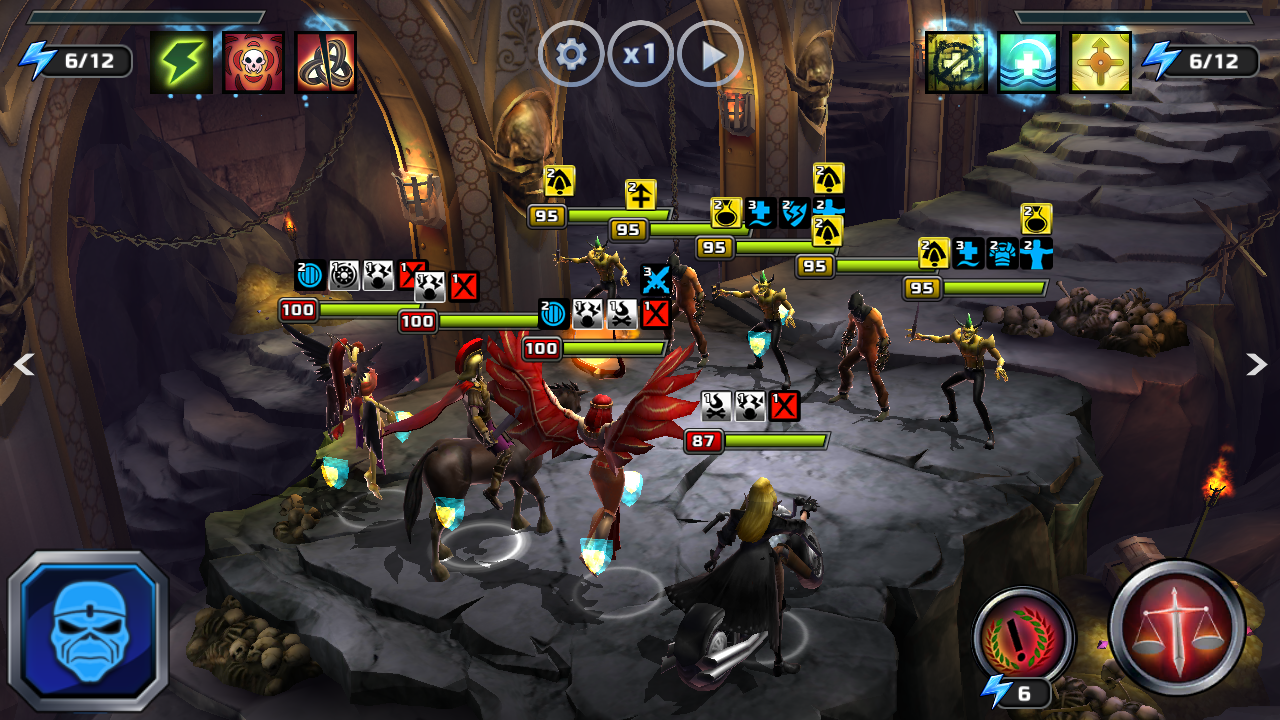Select the red skull talisman icon

click(253, 62)
